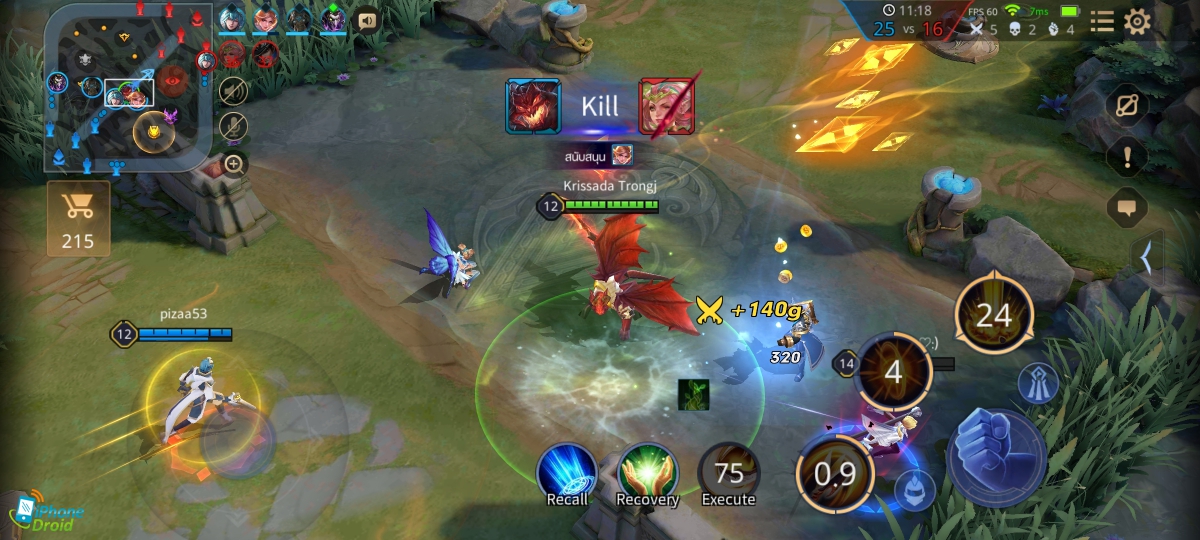The image size is (1200, 540).
Task: Target minions with the helmet attack button
Action: (912, 489)
